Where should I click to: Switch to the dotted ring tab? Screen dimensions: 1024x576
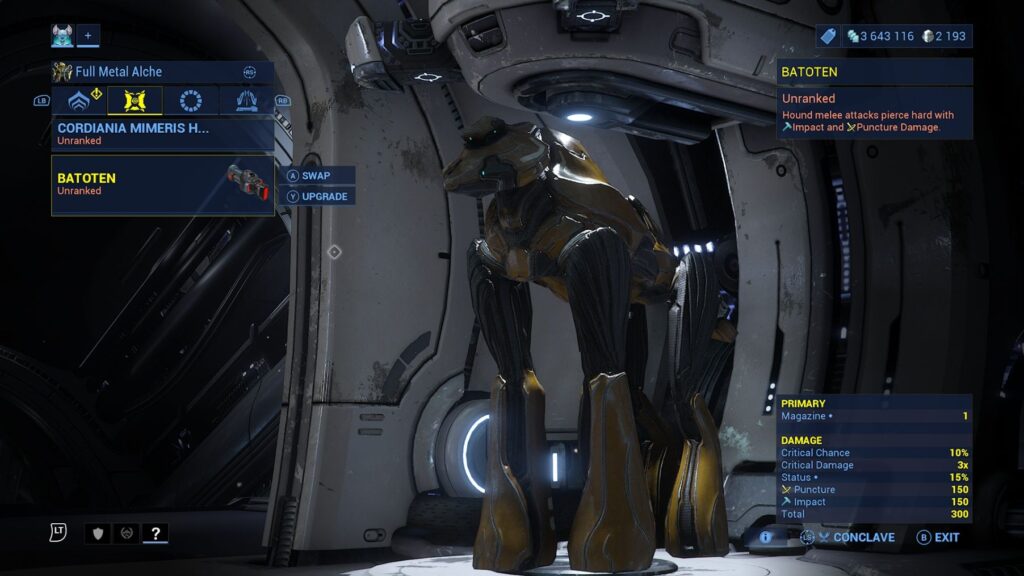190,101
